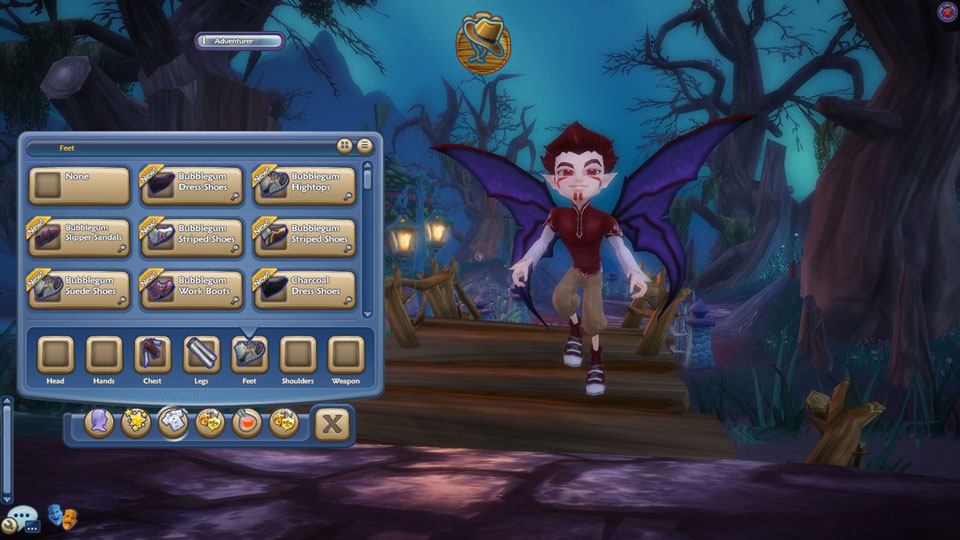Show the Legs slot items
Screen dimensions: 960x540
coord(201,355)
